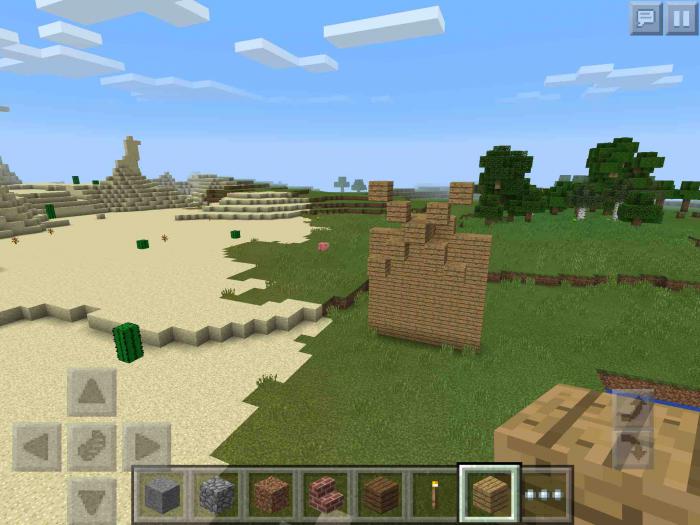The width and height of the screenshot is (700, 525).
Task: Select the torch hotbar slot
Action: [x=434, y=494]
